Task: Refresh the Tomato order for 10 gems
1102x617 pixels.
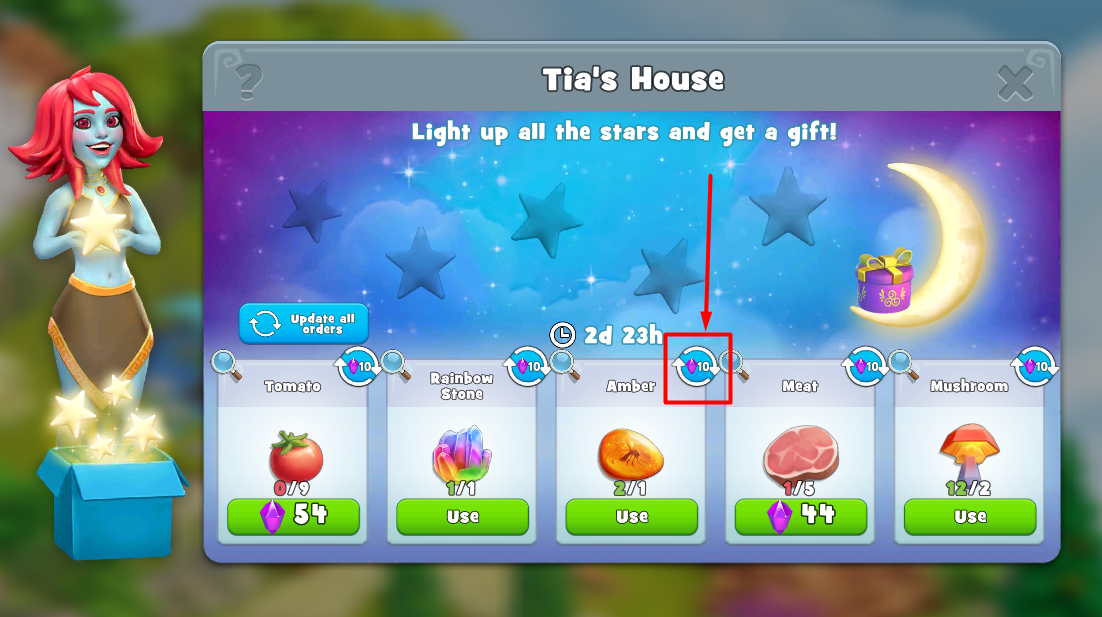Action: 359,367
